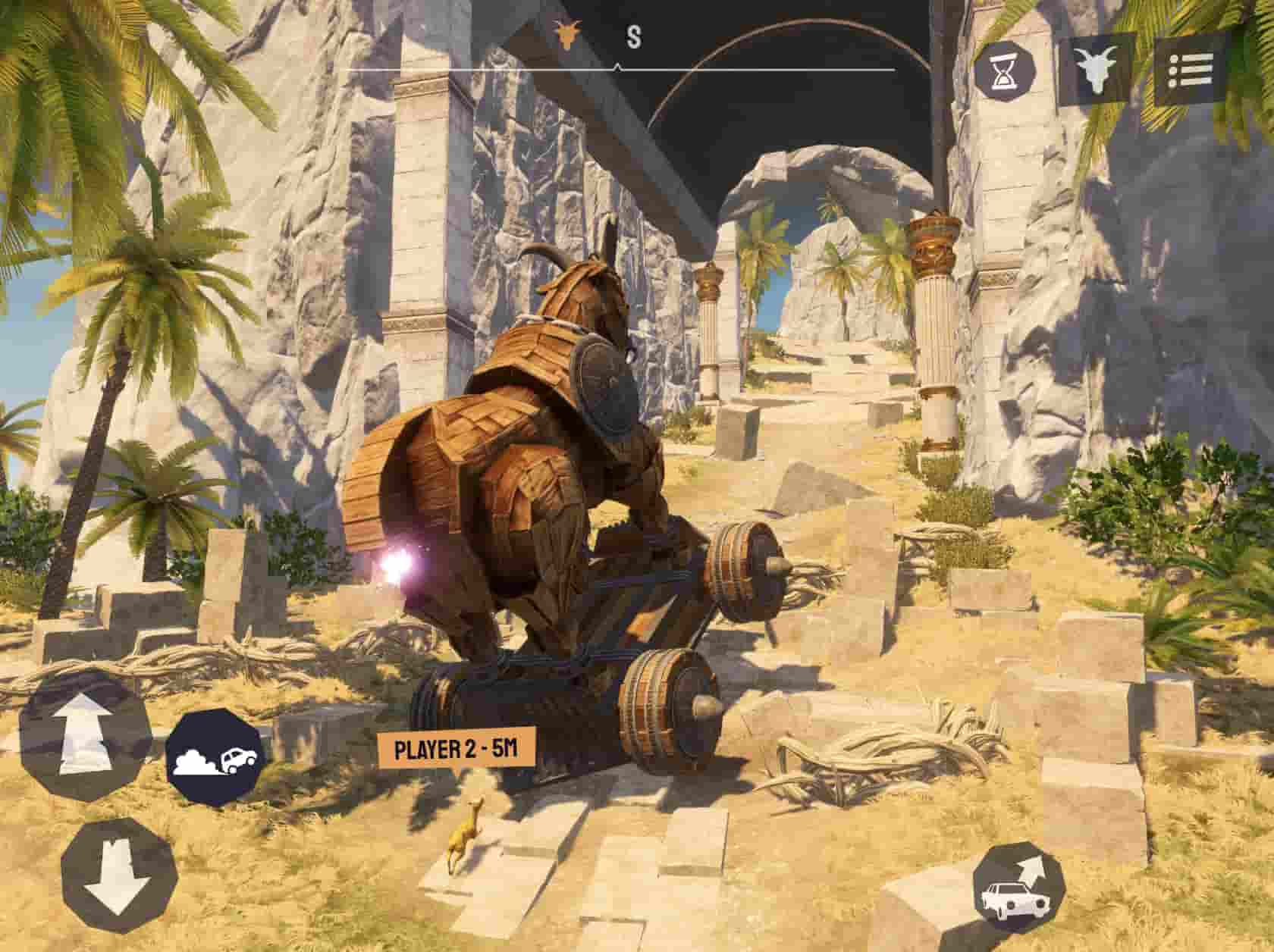Tap the down arrow reverse button

118,877
